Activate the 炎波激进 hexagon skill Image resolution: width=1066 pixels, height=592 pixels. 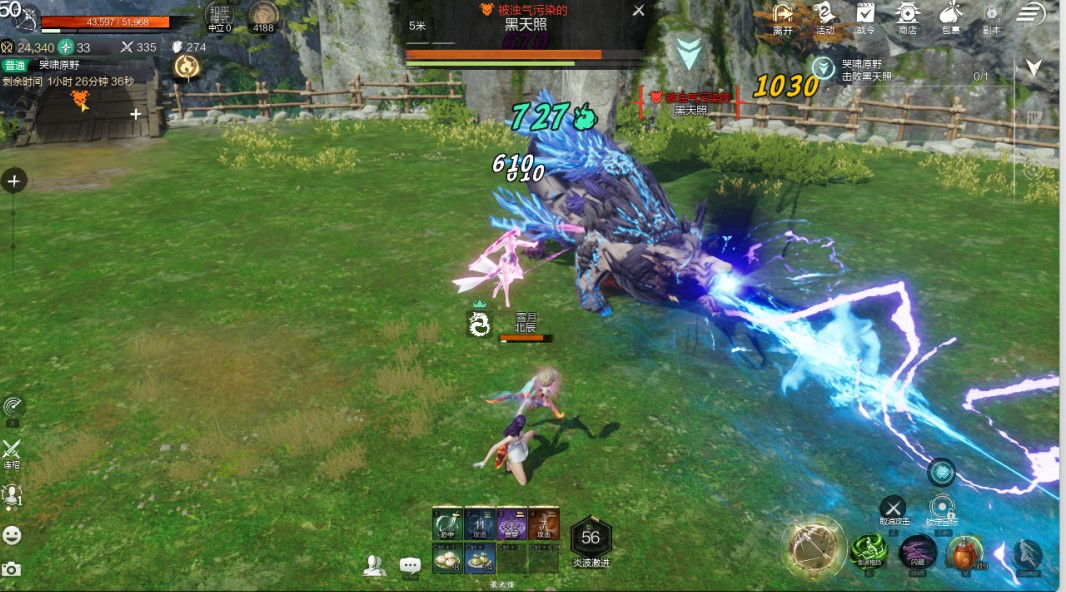tap(590, 538)
